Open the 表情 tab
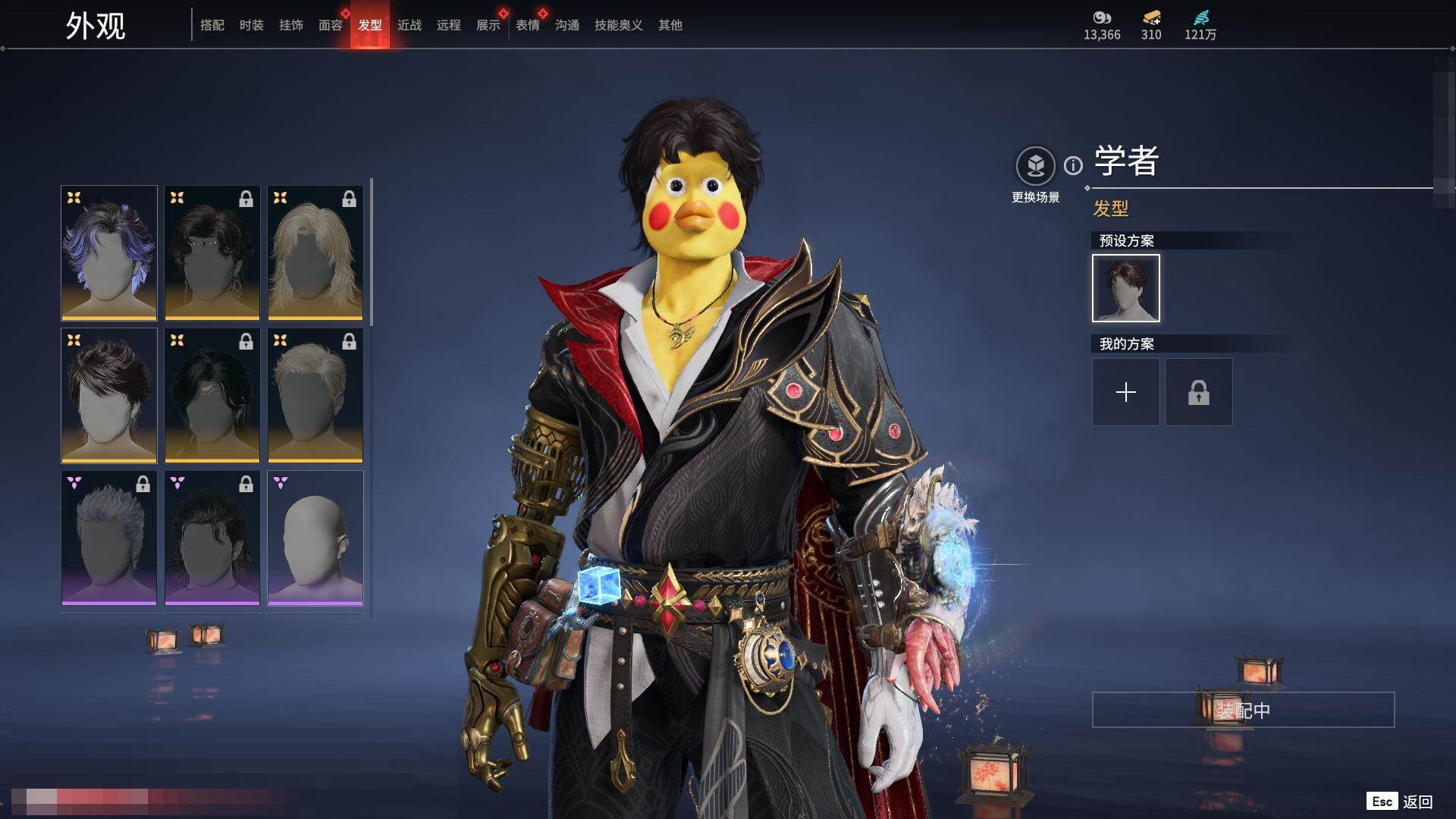Screen dimensions: 1456x819 coord(528,25)
